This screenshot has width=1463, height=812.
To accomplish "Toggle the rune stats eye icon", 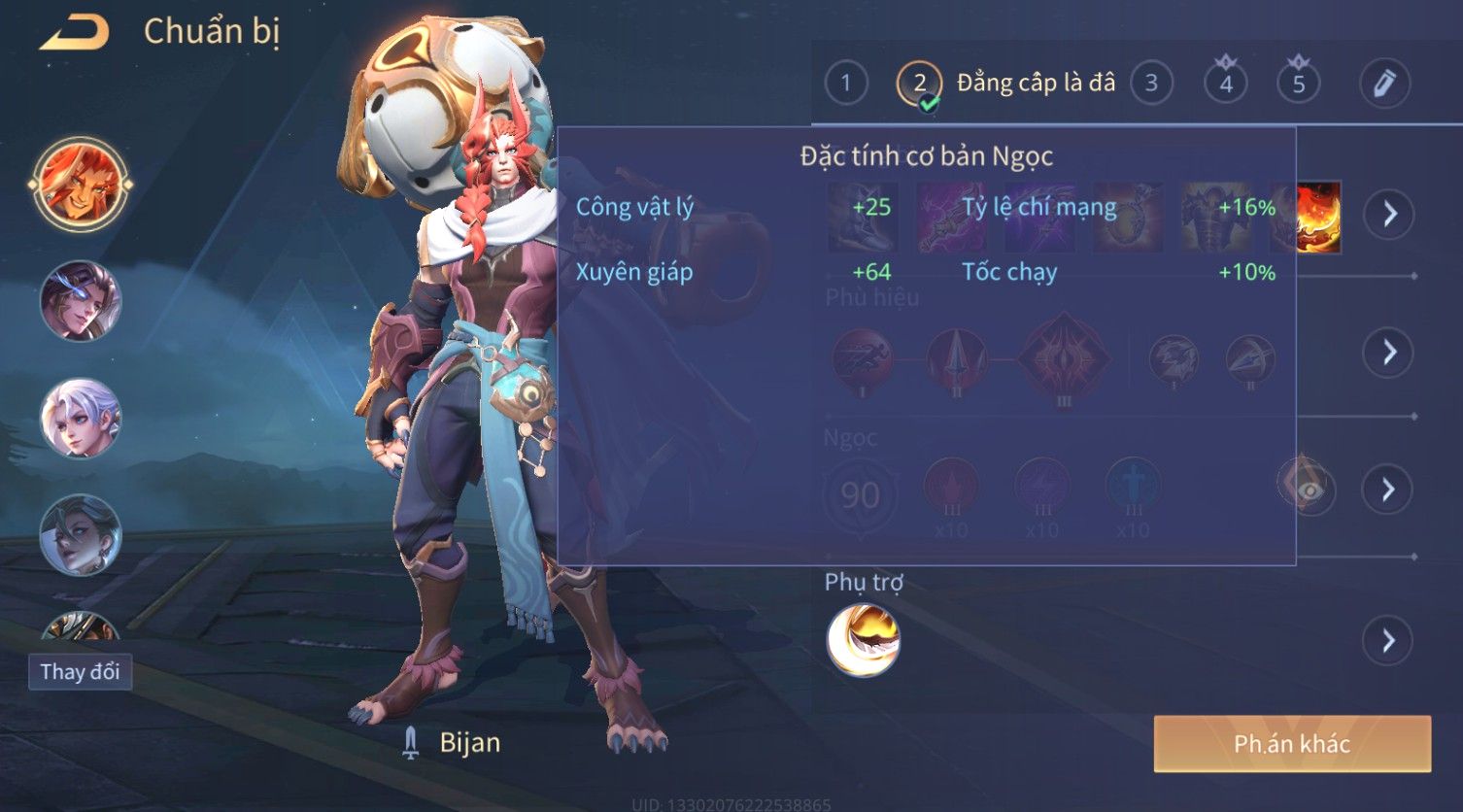I will tap(1308, 489).
